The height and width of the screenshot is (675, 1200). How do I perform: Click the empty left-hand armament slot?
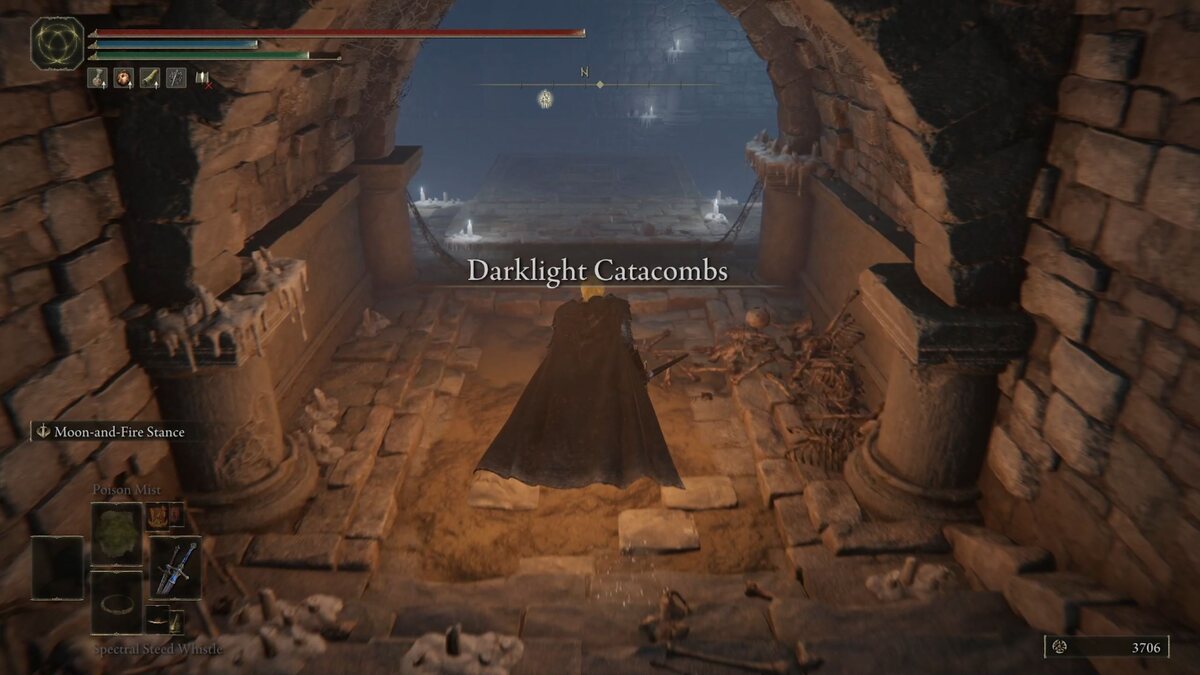click(x=58, y=566)
